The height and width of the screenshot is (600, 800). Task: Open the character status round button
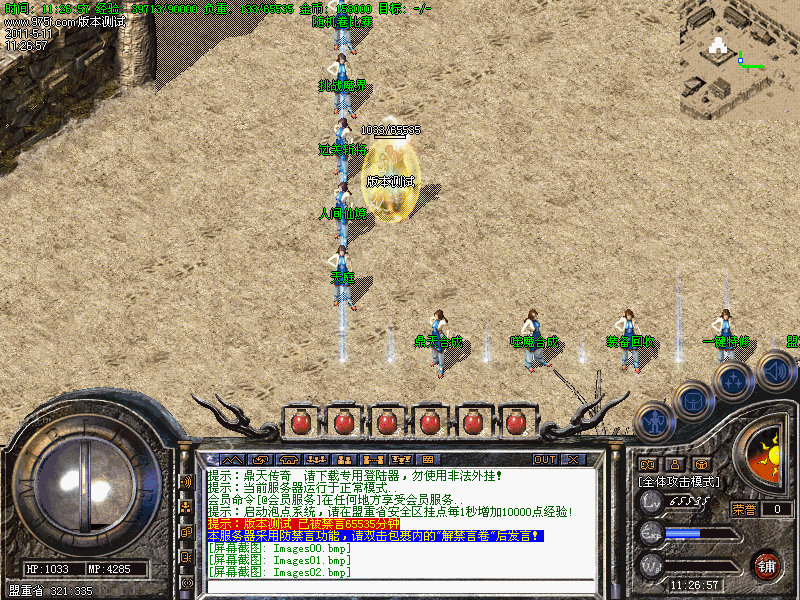(654, 421)
